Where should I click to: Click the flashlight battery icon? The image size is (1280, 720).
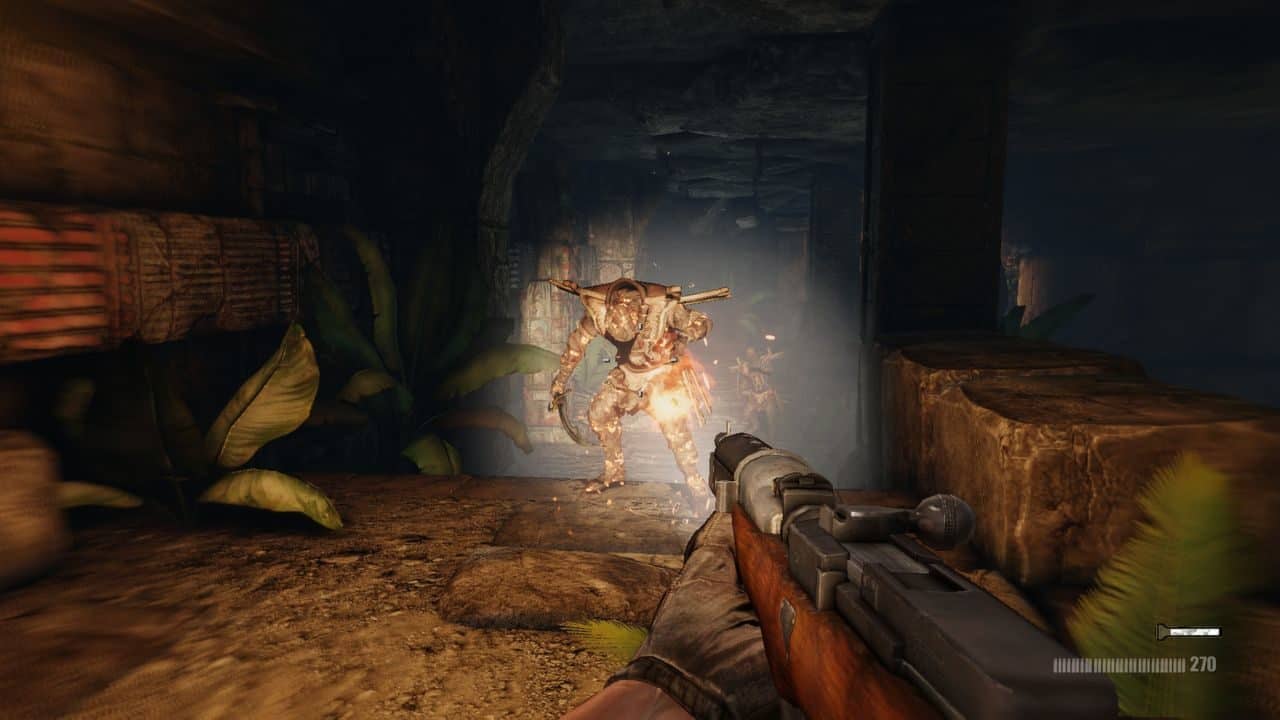[x=1162, y=632]
